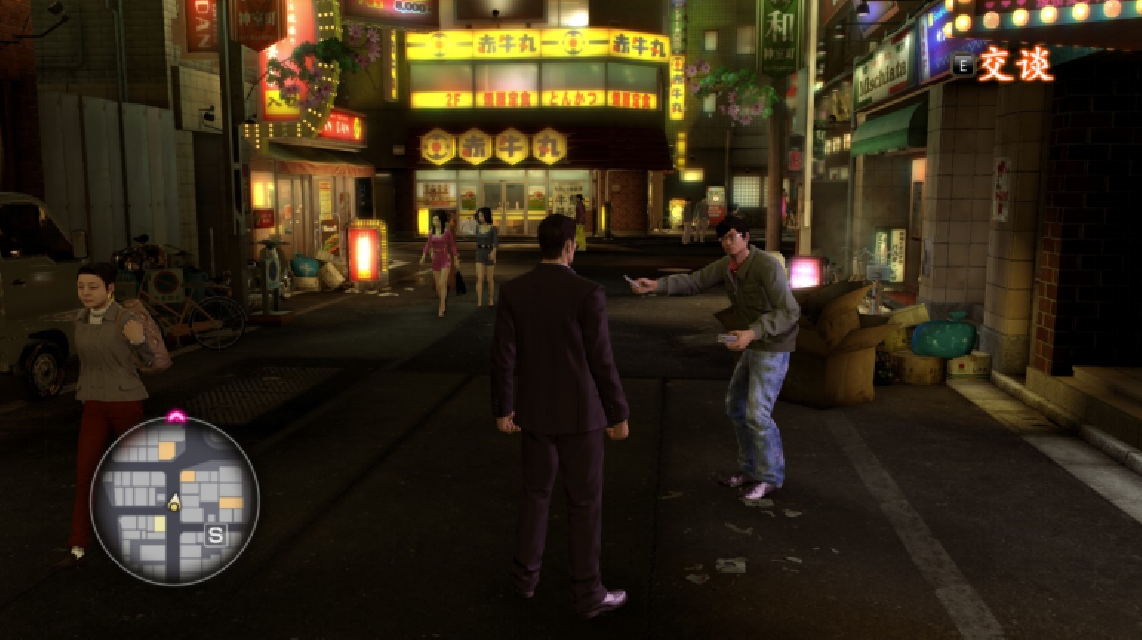The image size is (1142, 640).
Task: Select the S save-point marker on the minimap
Action: click(x=215, y=535)
